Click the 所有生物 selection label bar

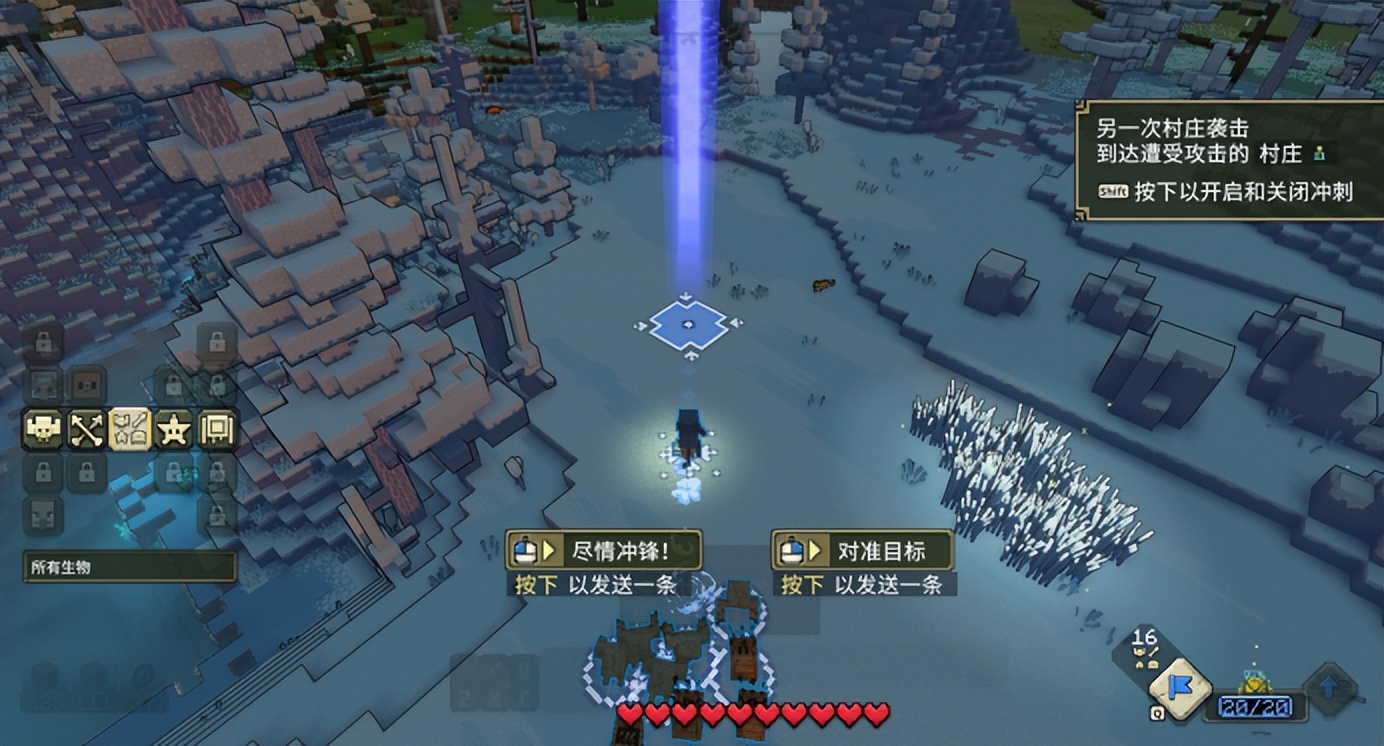coord(130,567)
